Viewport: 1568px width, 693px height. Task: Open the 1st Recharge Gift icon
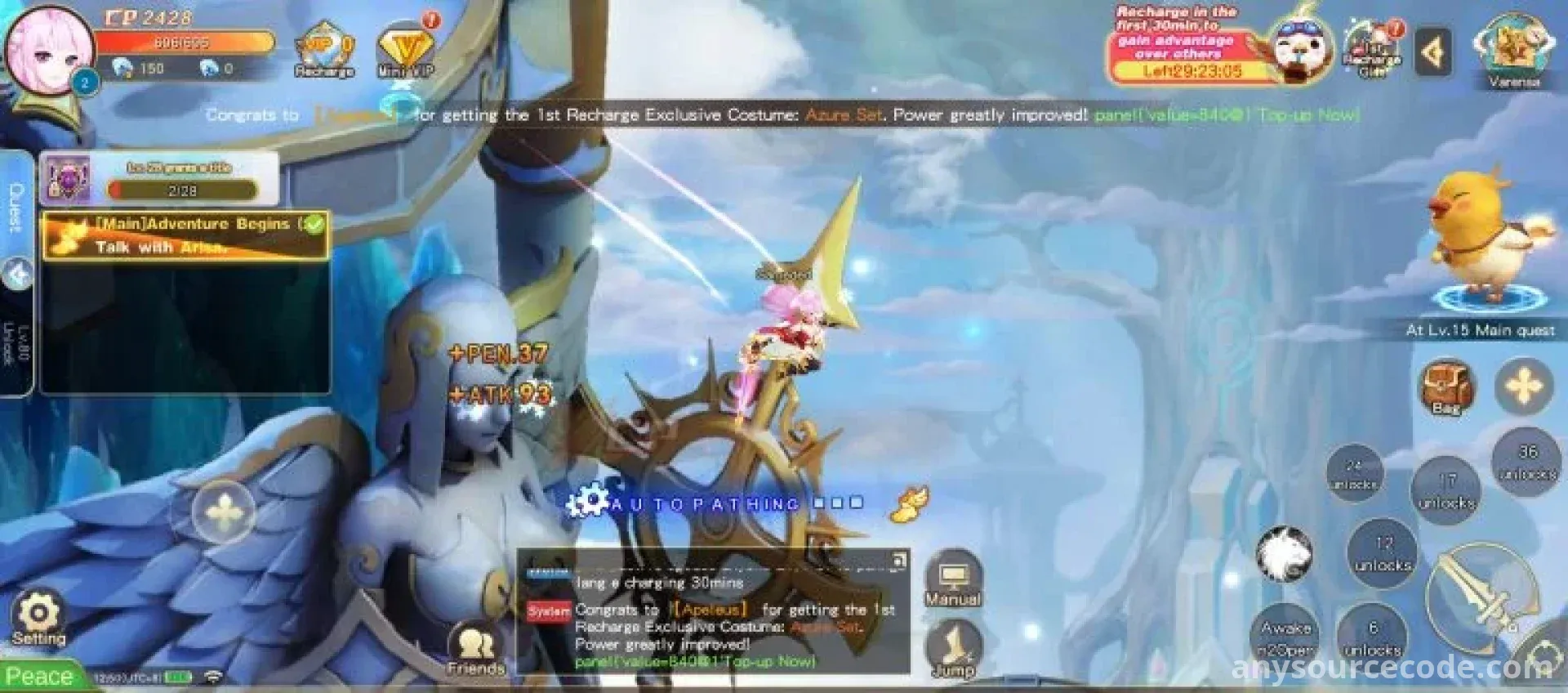coord(1373,49)
